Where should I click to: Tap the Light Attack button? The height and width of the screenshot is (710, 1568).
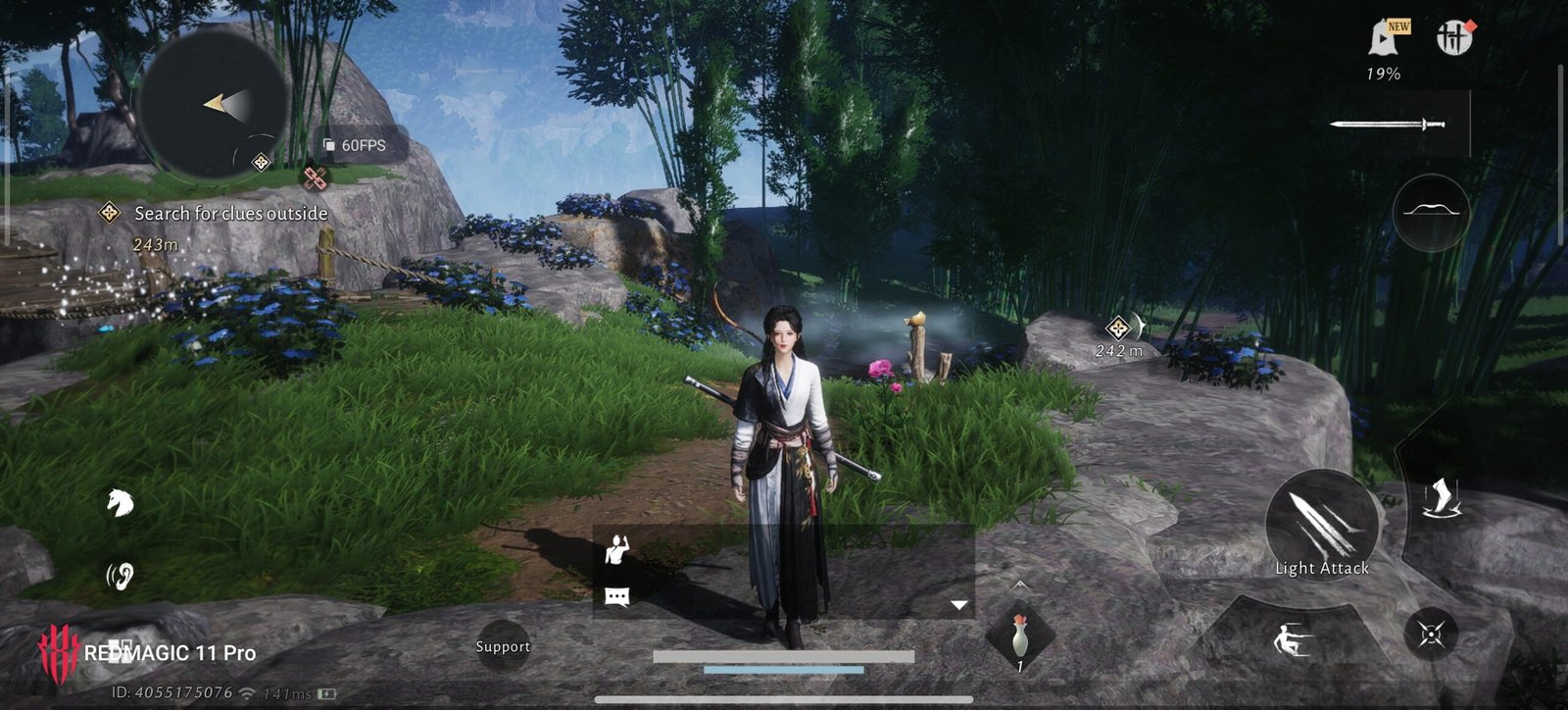(x=1321, y=526)
